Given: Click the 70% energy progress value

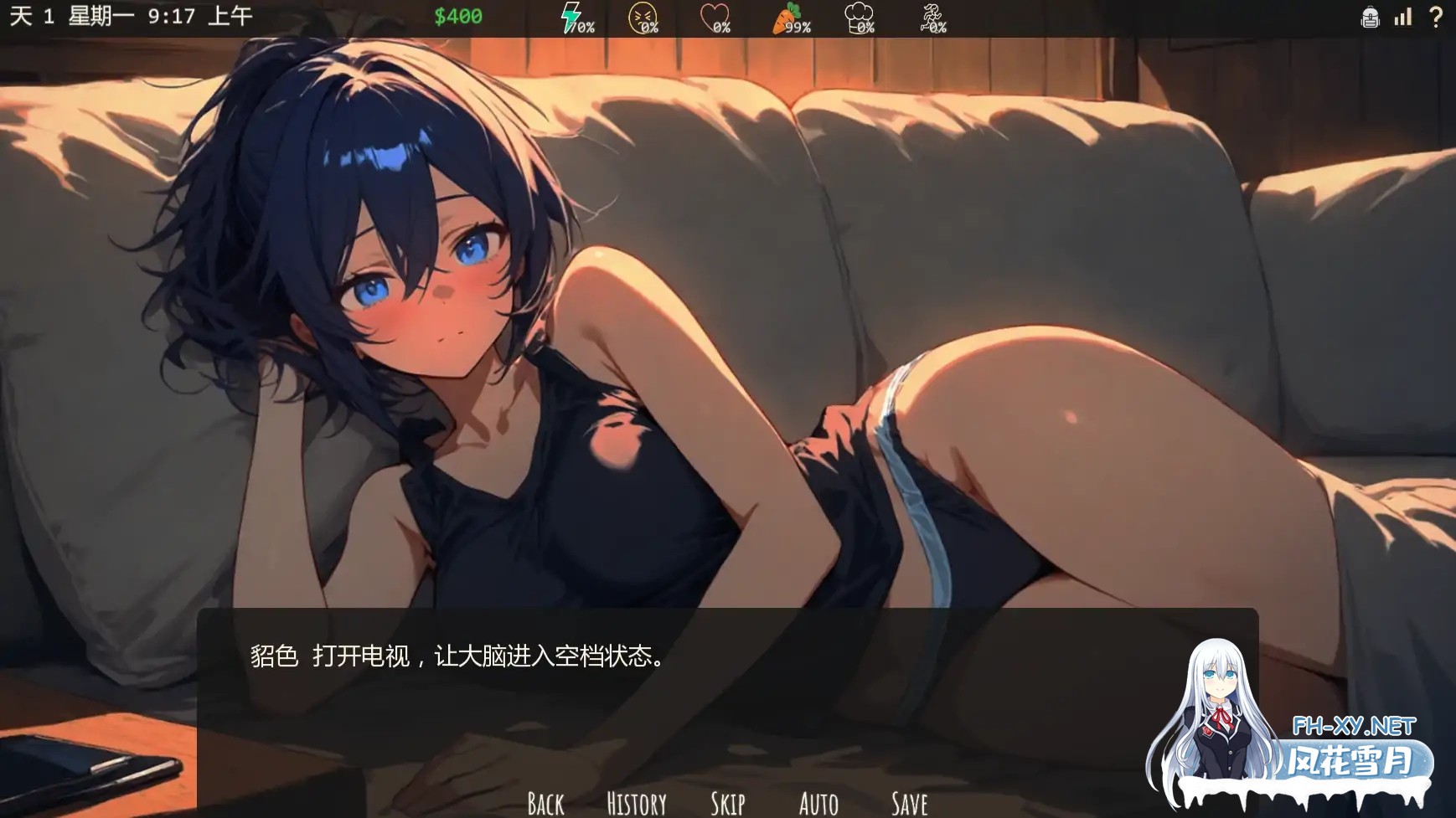Looking at the screenshot, I should click(583, 26).
